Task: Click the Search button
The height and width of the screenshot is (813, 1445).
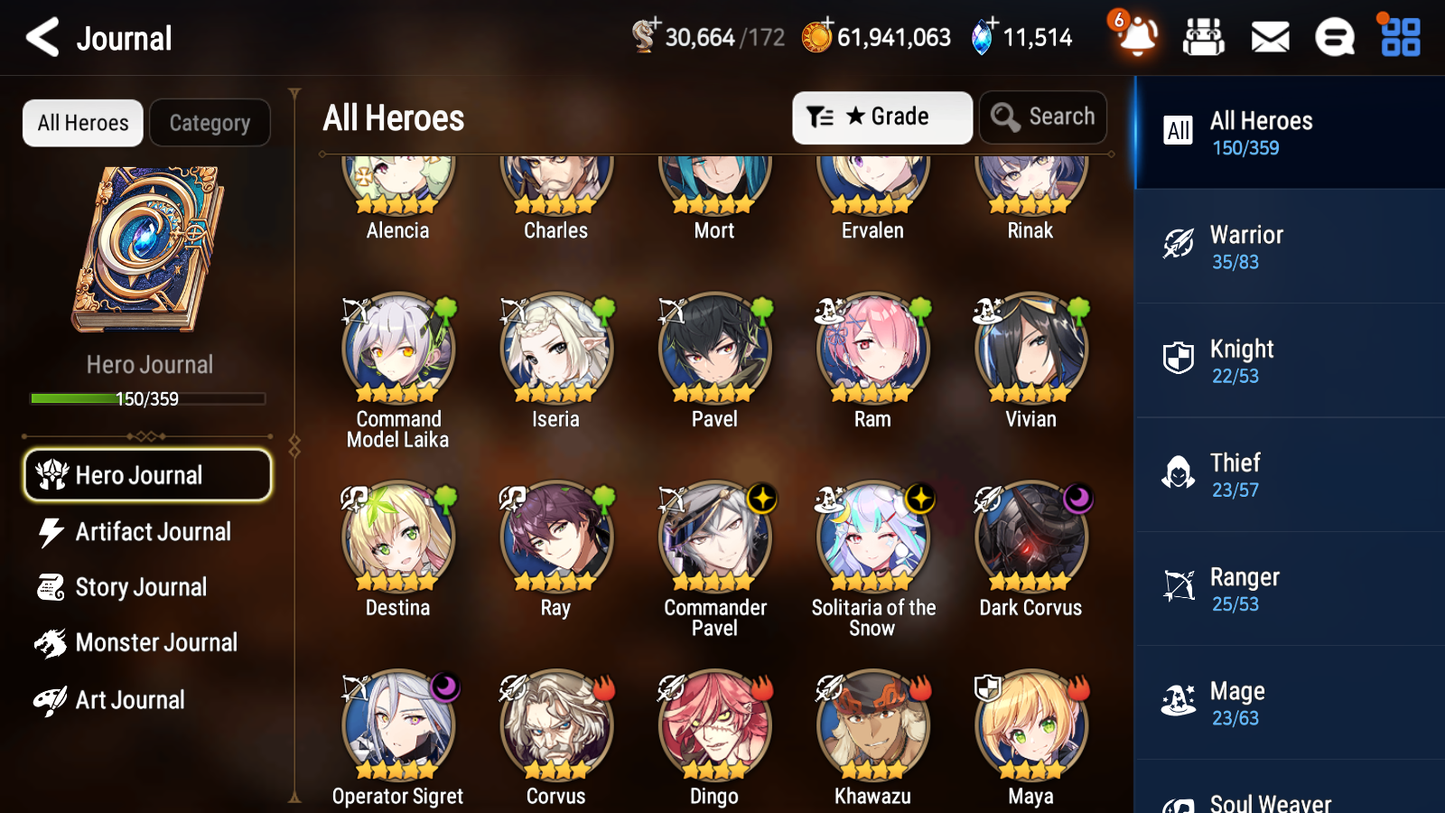Action: click(x=1043, y=116)
